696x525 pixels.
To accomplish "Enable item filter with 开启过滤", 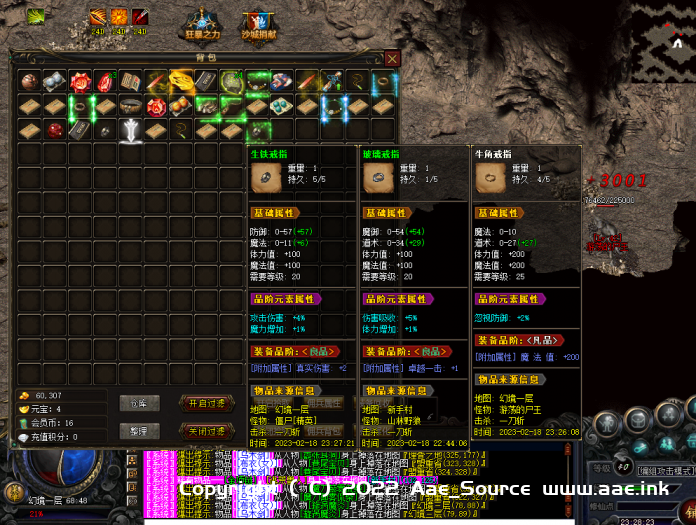I will [208, 403].
